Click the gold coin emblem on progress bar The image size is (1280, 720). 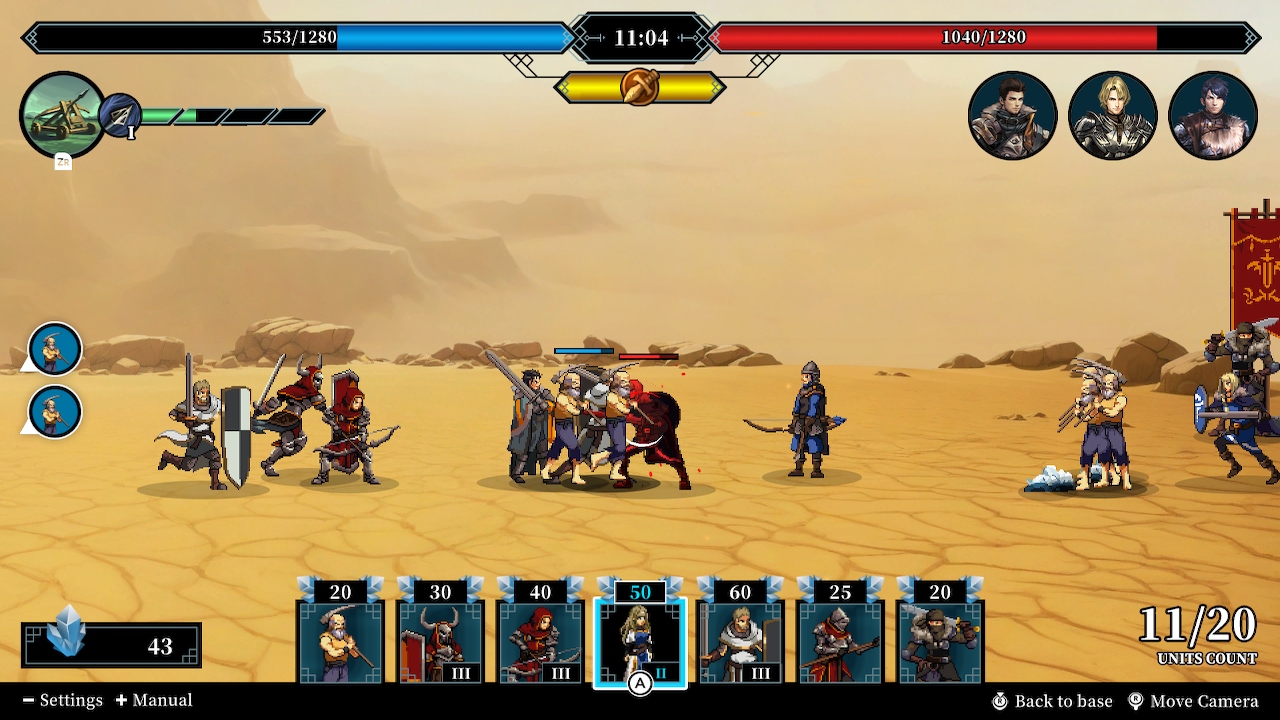coord(640,86)
